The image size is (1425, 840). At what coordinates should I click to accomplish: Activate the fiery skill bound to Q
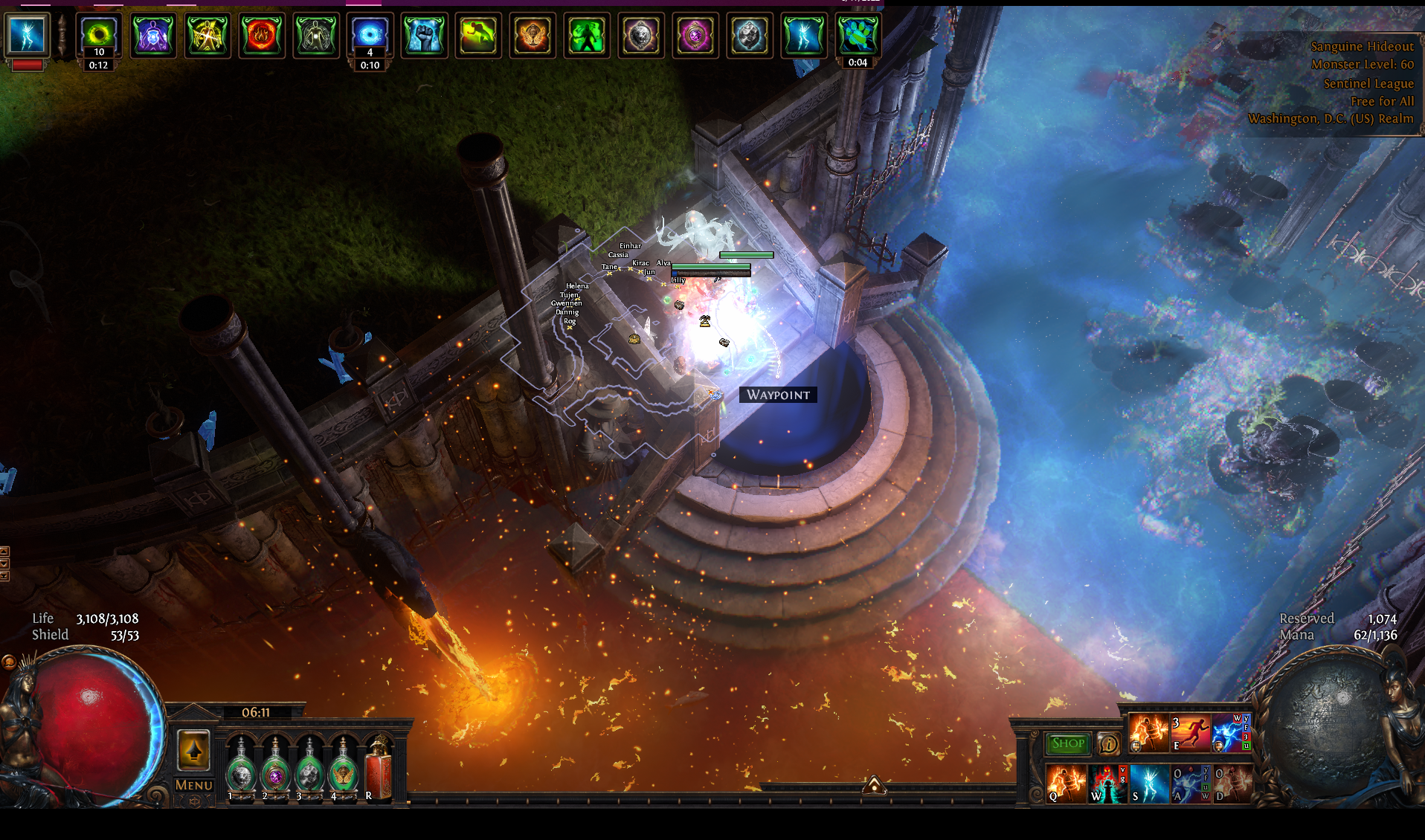point(1066,784)
